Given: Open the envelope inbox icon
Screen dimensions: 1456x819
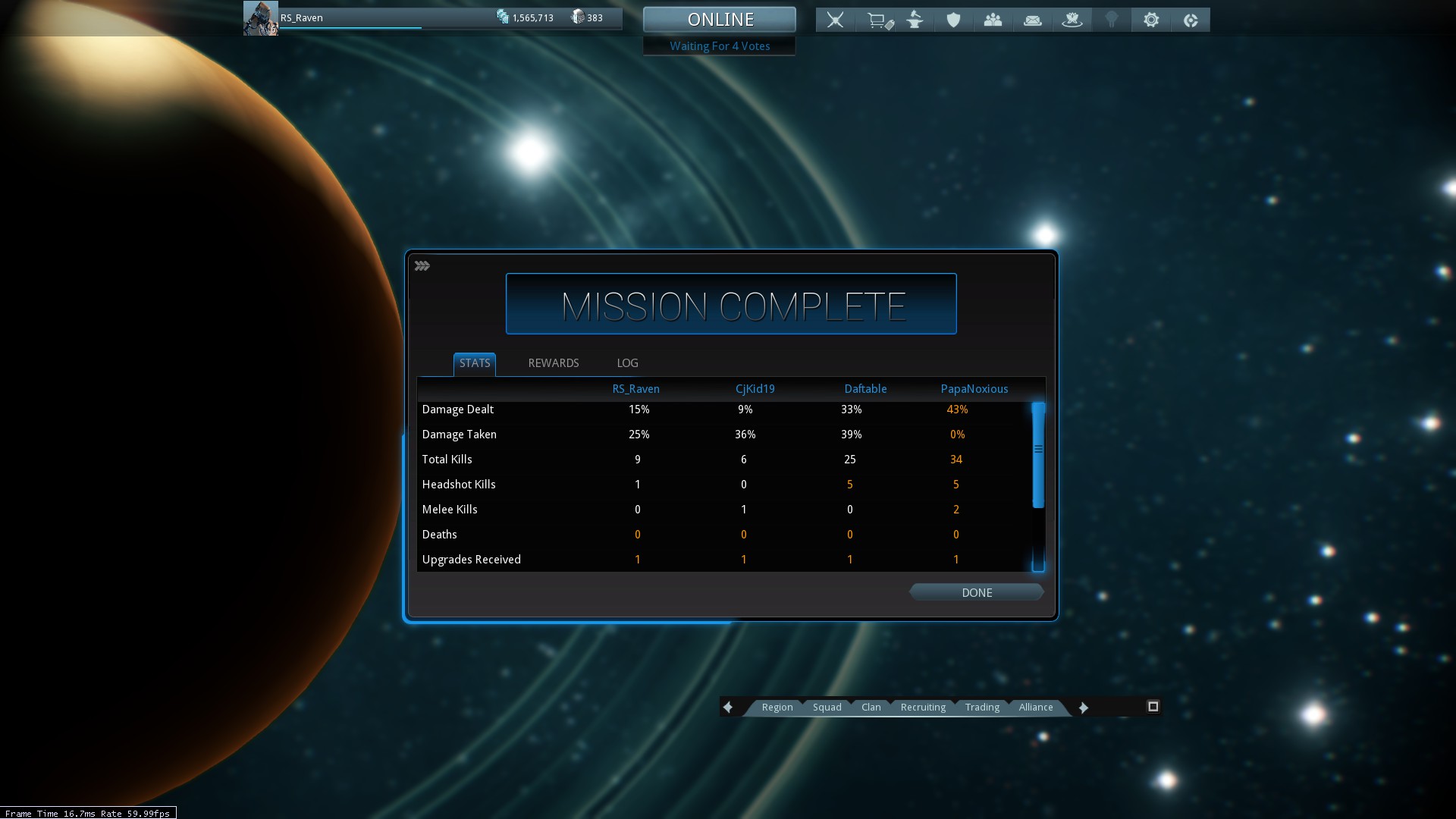Looking at the screenshot, I should [x=1032, y=20].
